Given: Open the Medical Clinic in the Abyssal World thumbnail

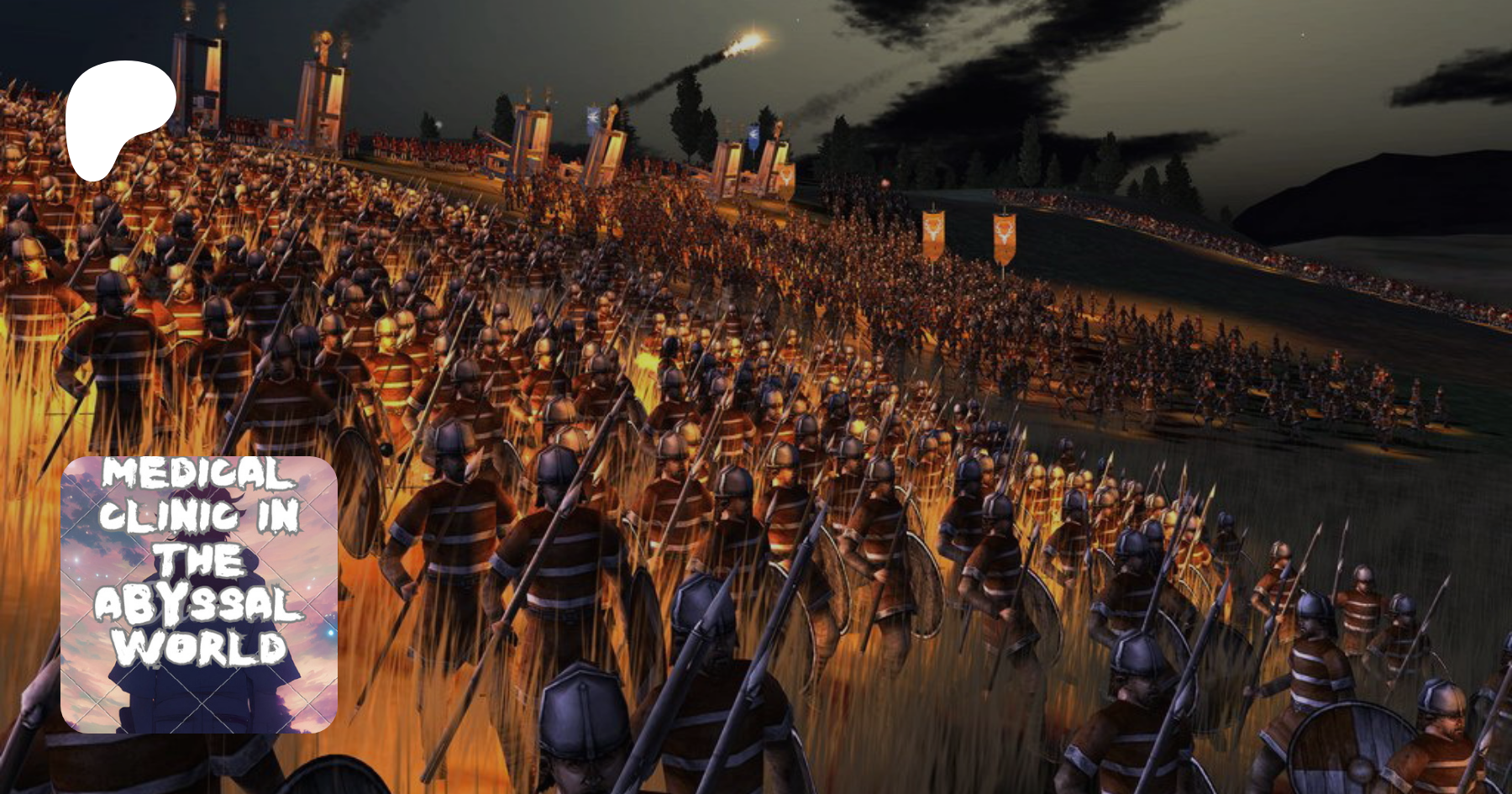Looking at the screenshot, I should coord(199,594).
